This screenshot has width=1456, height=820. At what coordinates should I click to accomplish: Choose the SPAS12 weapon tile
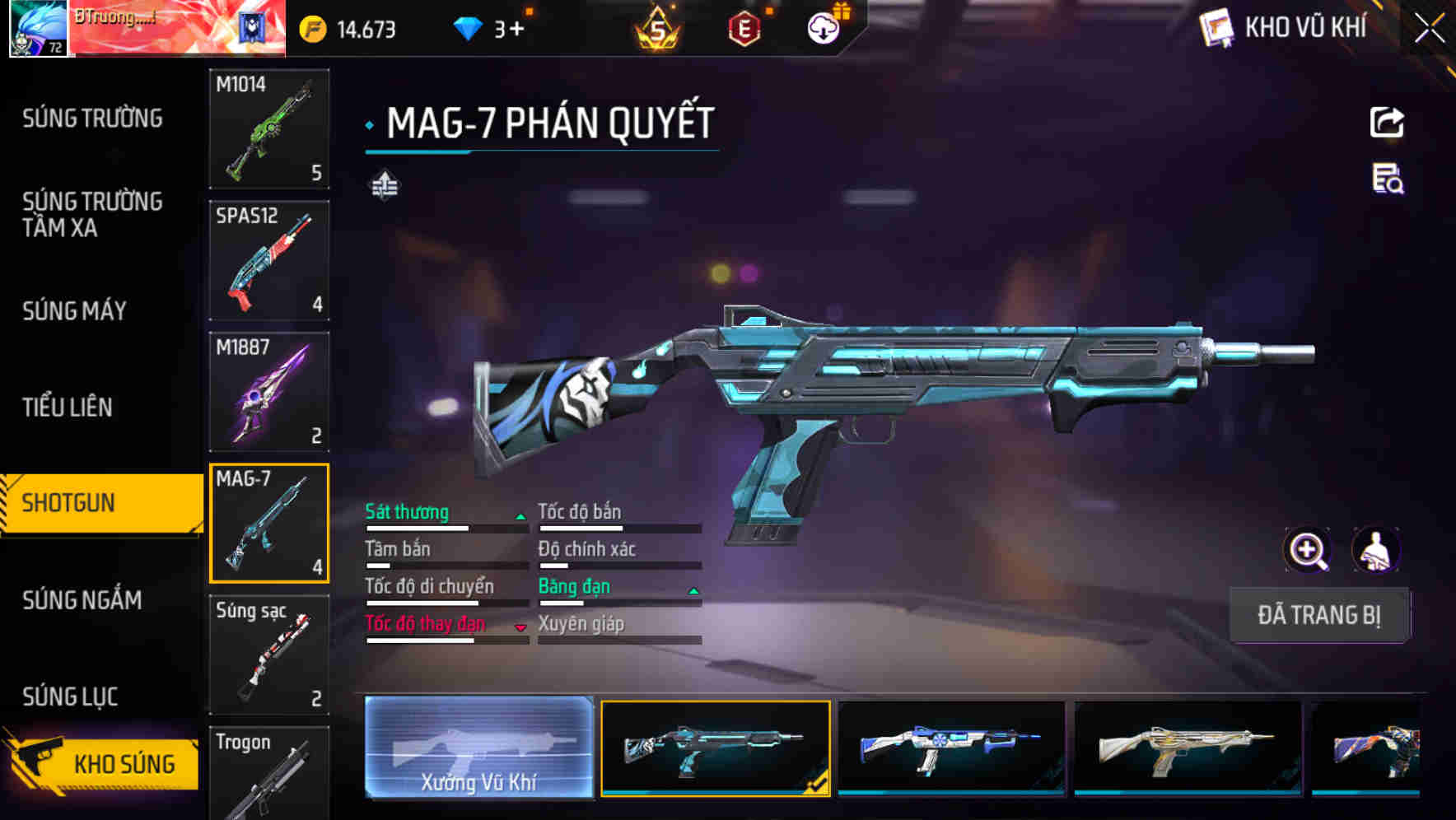(x=269, y=260)
